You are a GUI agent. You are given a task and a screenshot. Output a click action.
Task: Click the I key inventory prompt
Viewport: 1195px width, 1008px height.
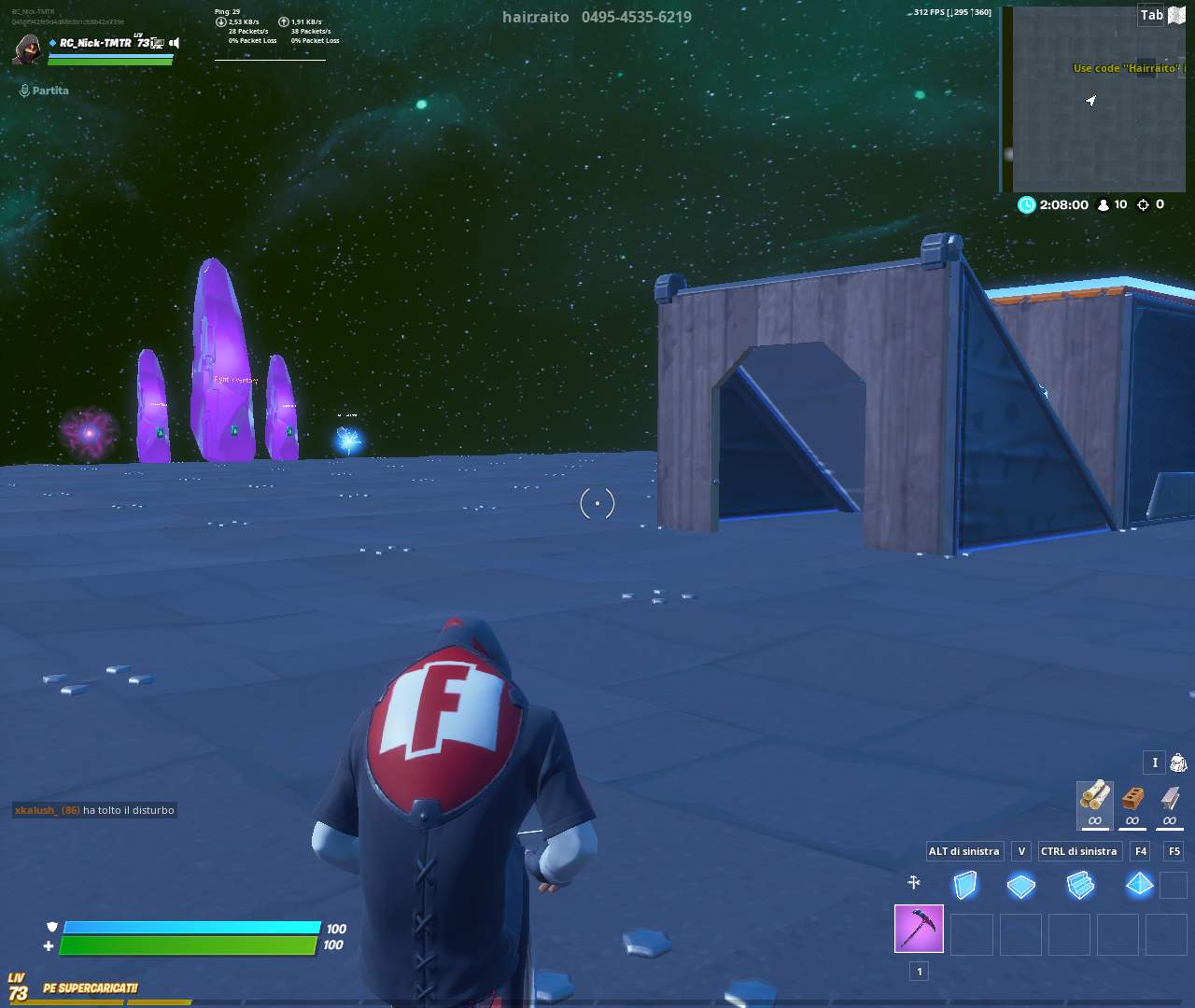coord(1155,763)
